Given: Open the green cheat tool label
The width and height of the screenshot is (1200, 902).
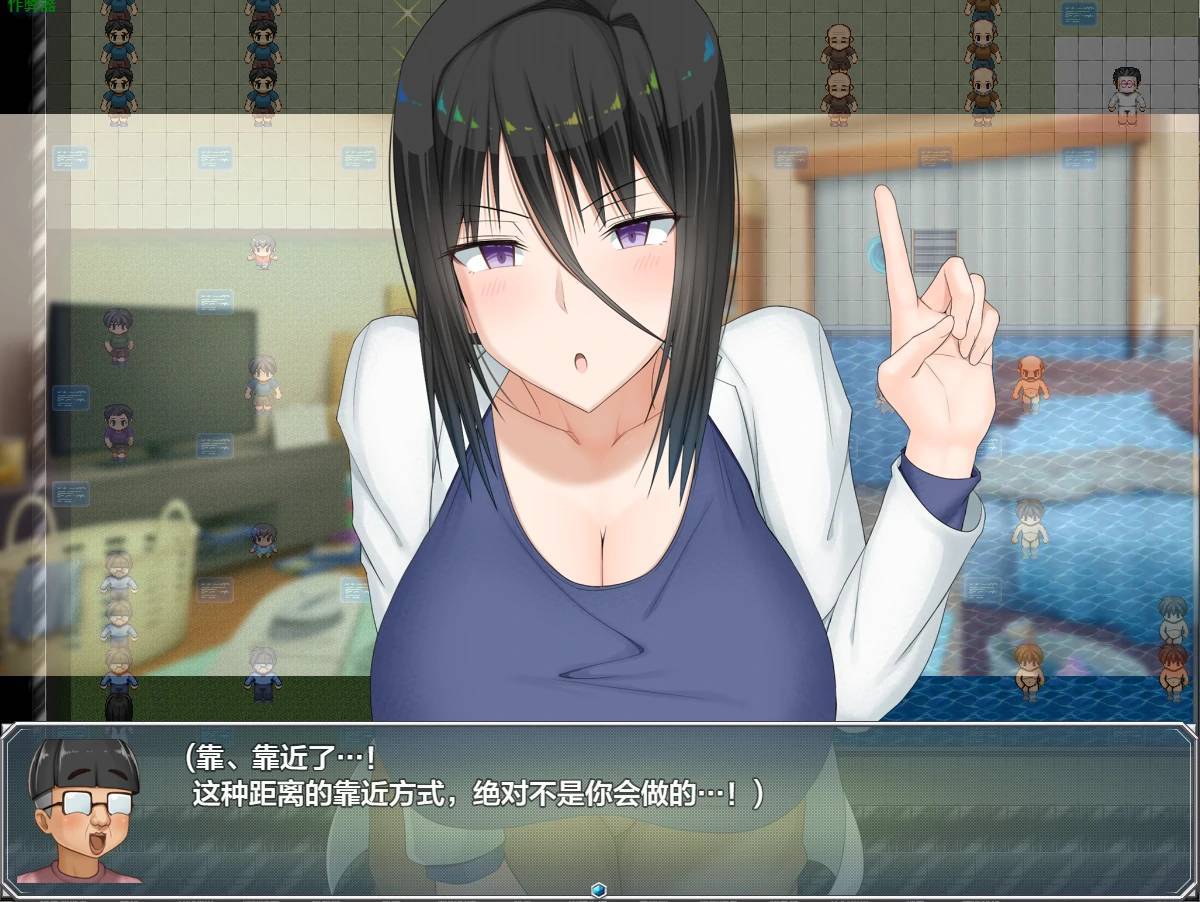Looking at the screenshot, I should (x=29, y=5).
